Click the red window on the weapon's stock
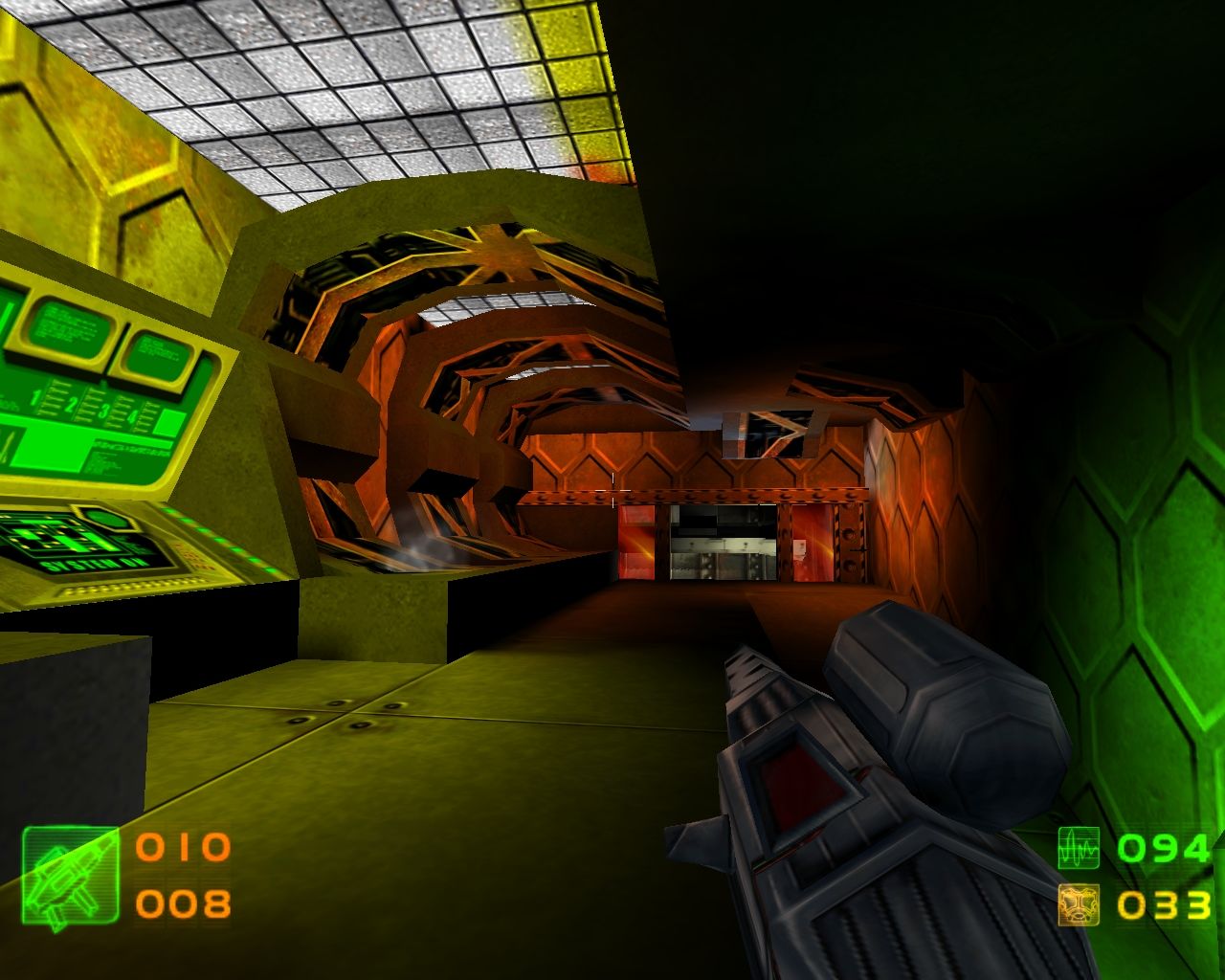 coord(804,785)
